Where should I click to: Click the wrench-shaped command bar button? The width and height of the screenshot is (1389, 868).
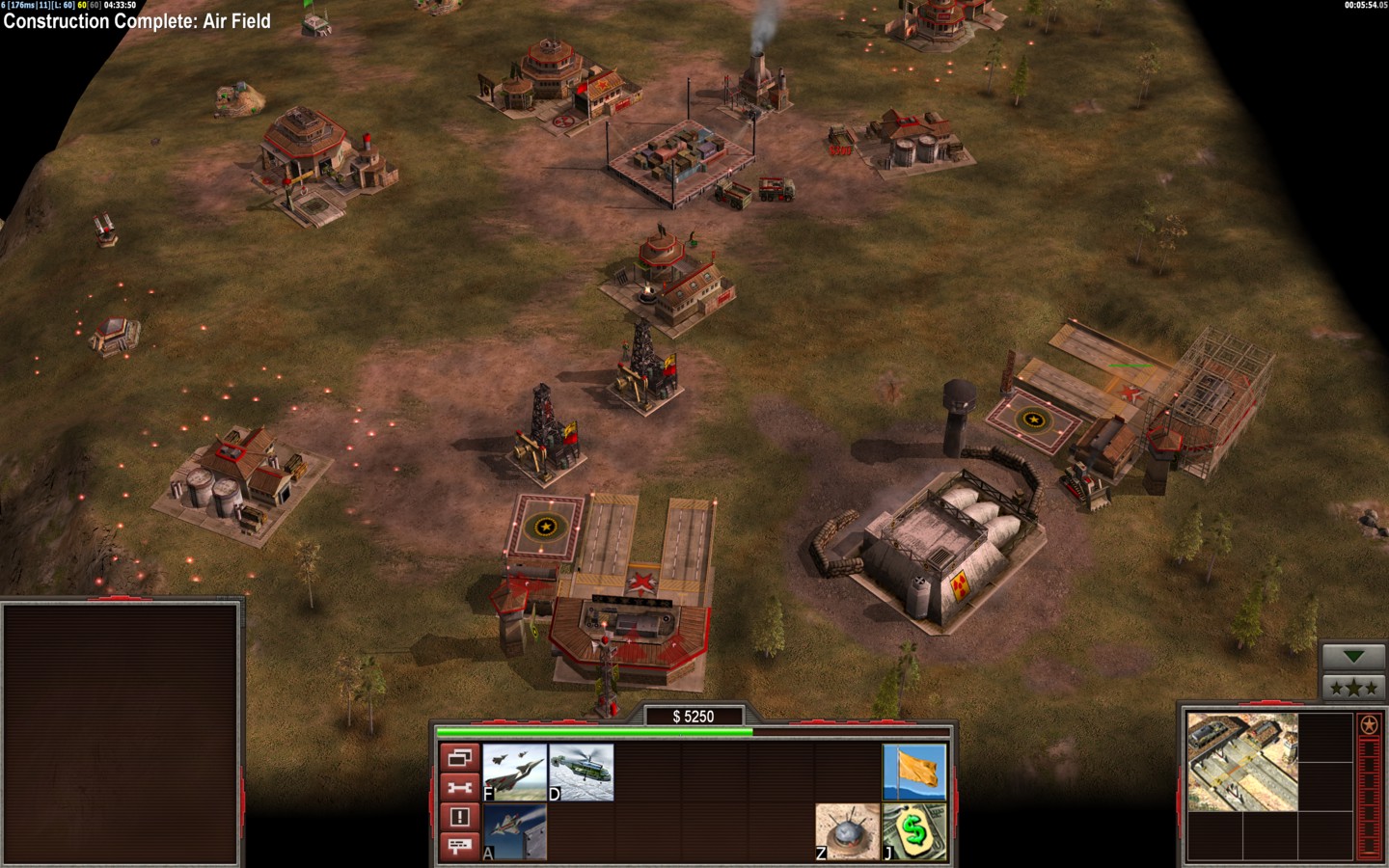(459, 788)
